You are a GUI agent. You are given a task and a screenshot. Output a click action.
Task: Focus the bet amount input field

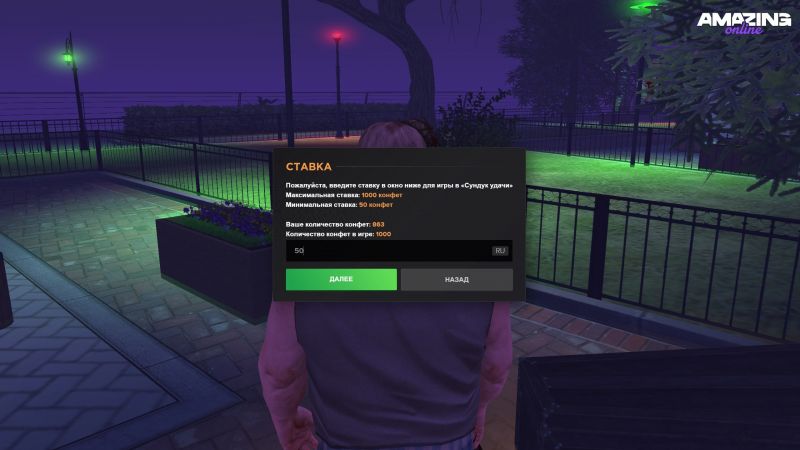pyautogui.click(x=385, y=250)
